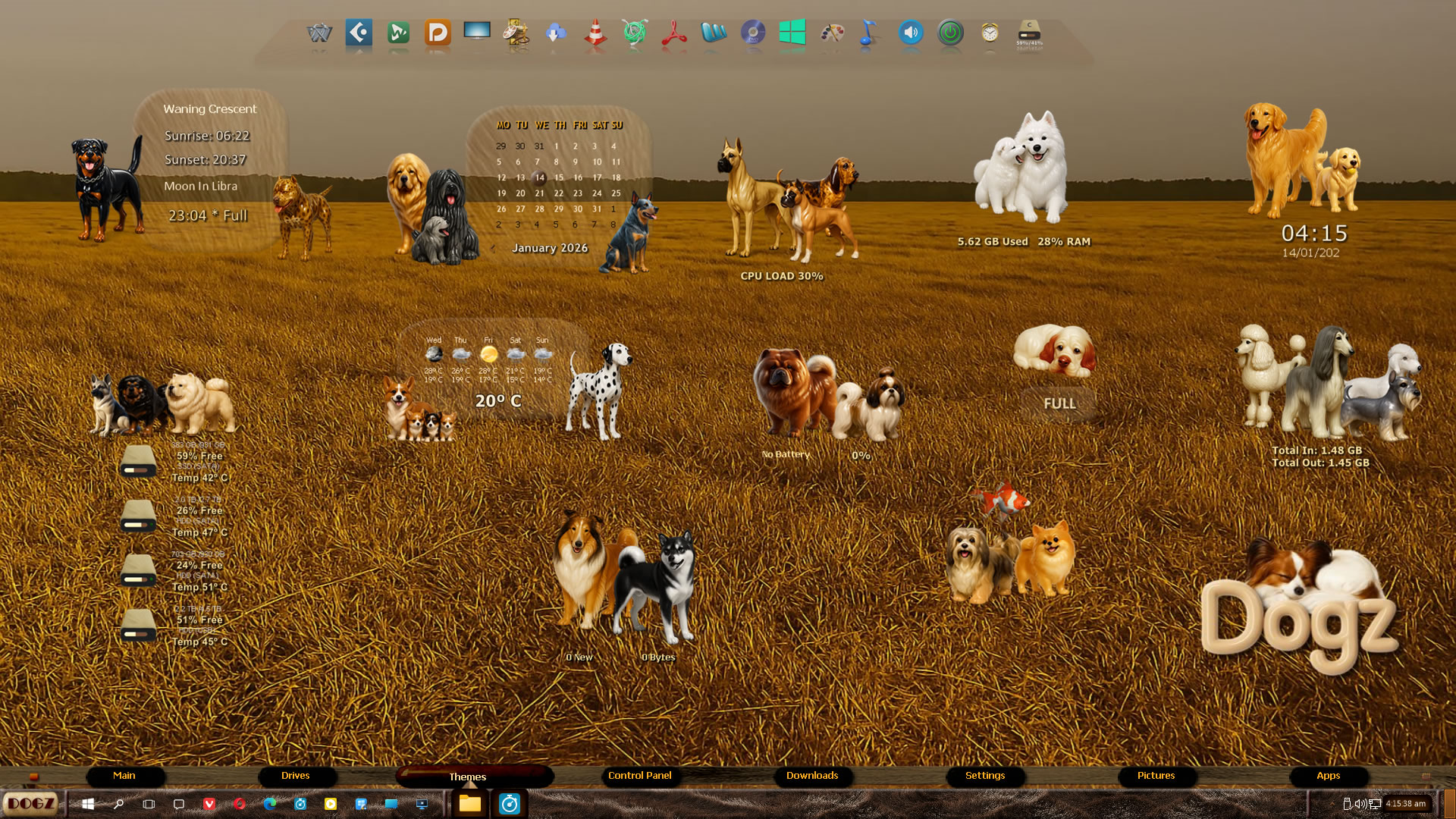Image resolution: width=1456 pixels, height=819 pixels.
Task: Go to the previous month on the calendar
Action: tap(493, 248)
